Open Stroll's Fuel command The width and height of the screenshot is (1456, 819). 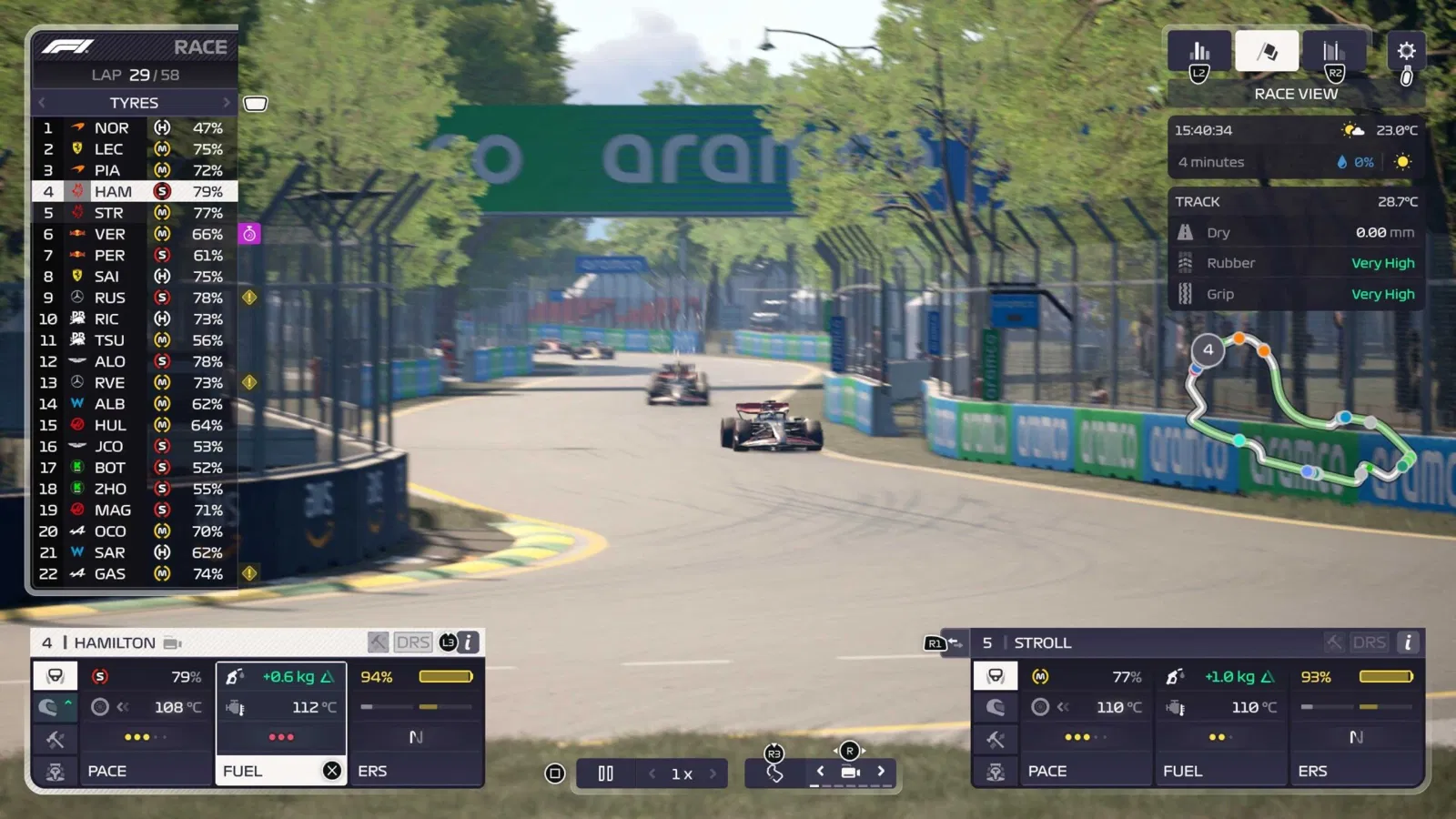1221,771
